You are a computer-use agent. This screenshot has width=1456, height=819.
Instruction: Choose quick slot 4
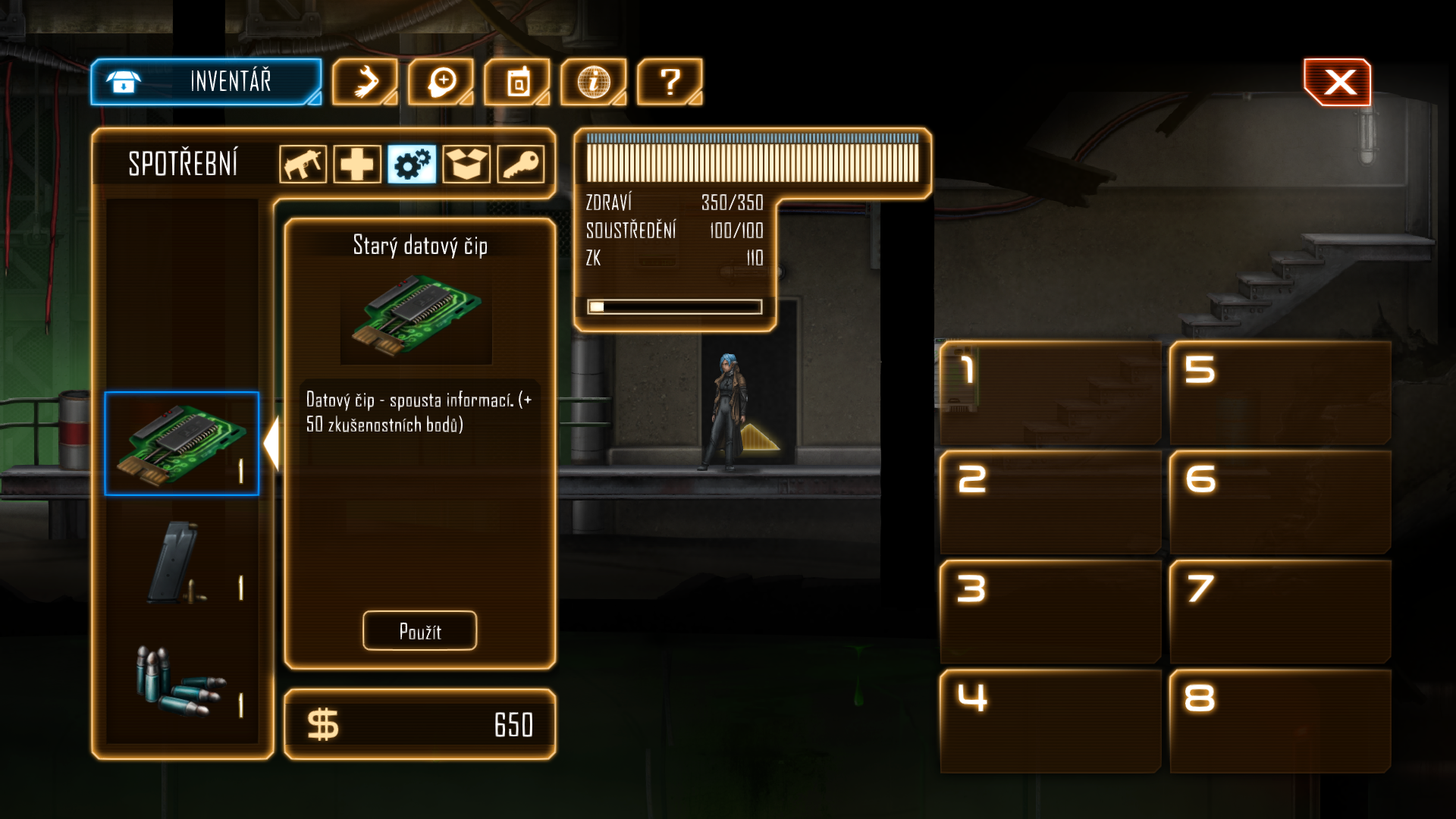1050,720
